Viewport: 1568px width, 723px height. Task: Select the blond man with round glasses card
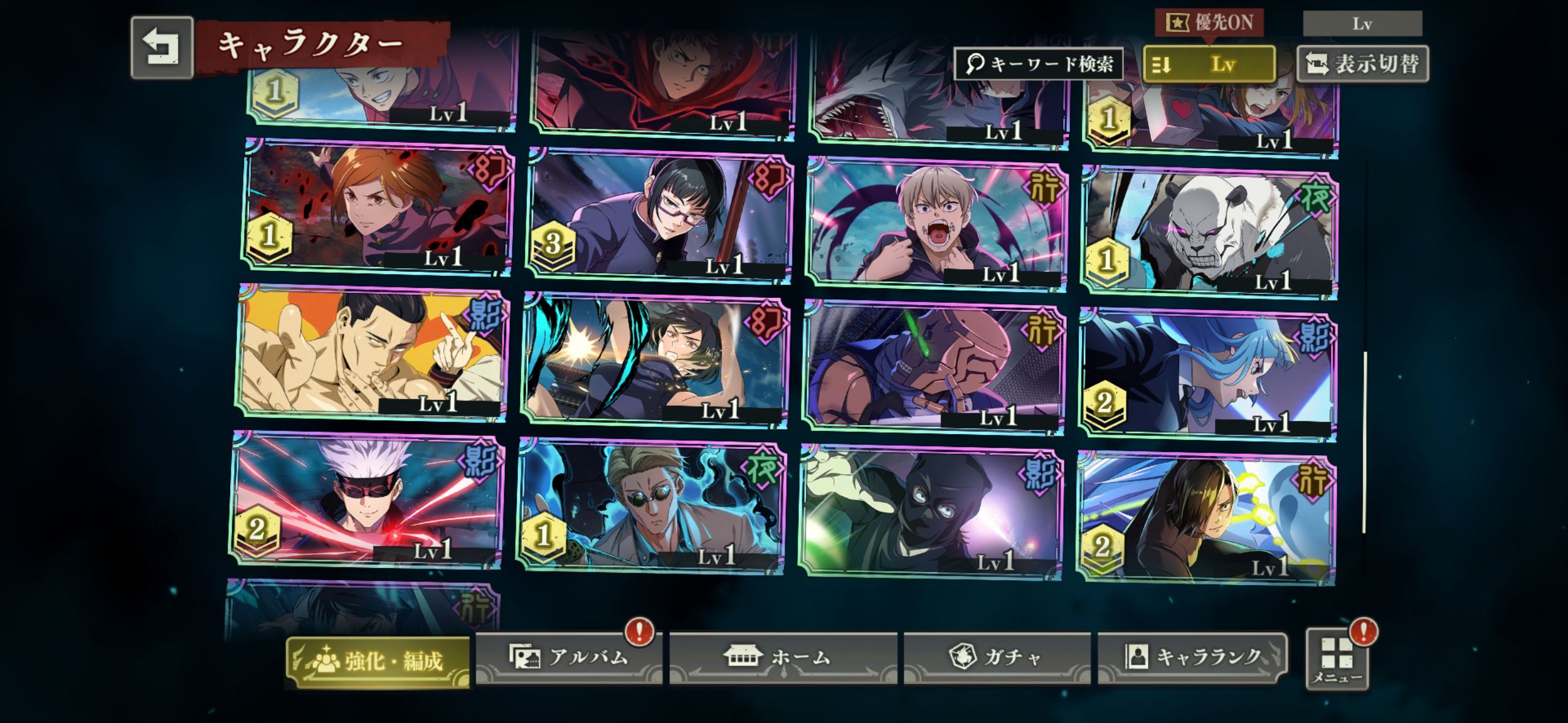(651, 505)
